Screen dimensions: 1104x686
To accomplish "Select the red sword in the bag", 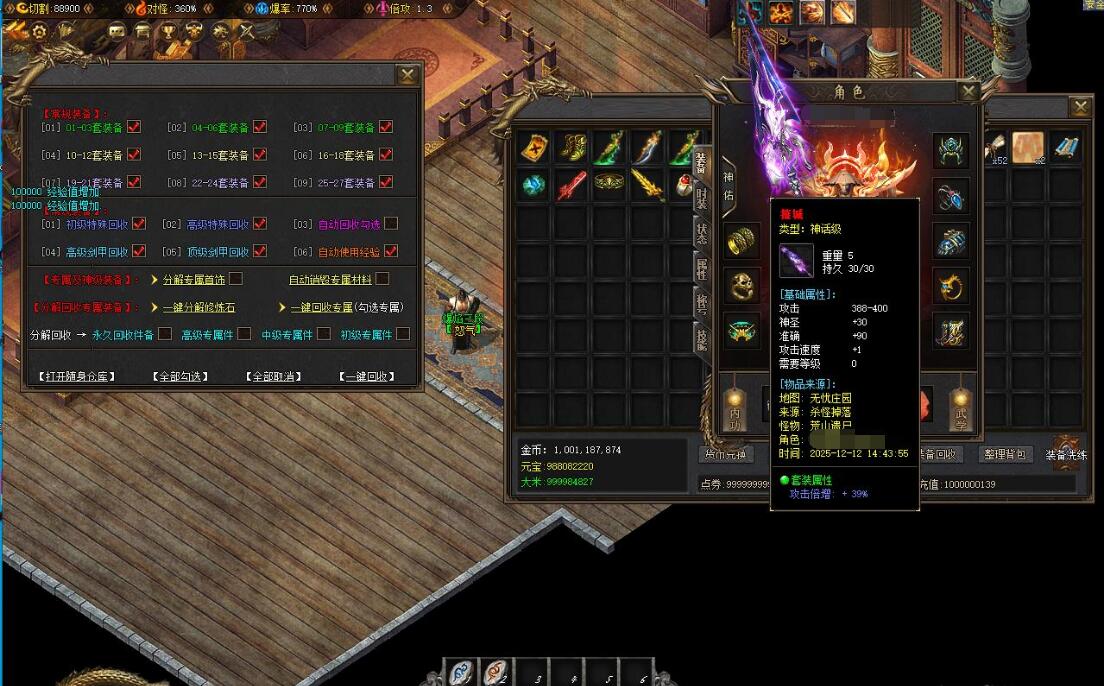I will (x=571, y=185).
